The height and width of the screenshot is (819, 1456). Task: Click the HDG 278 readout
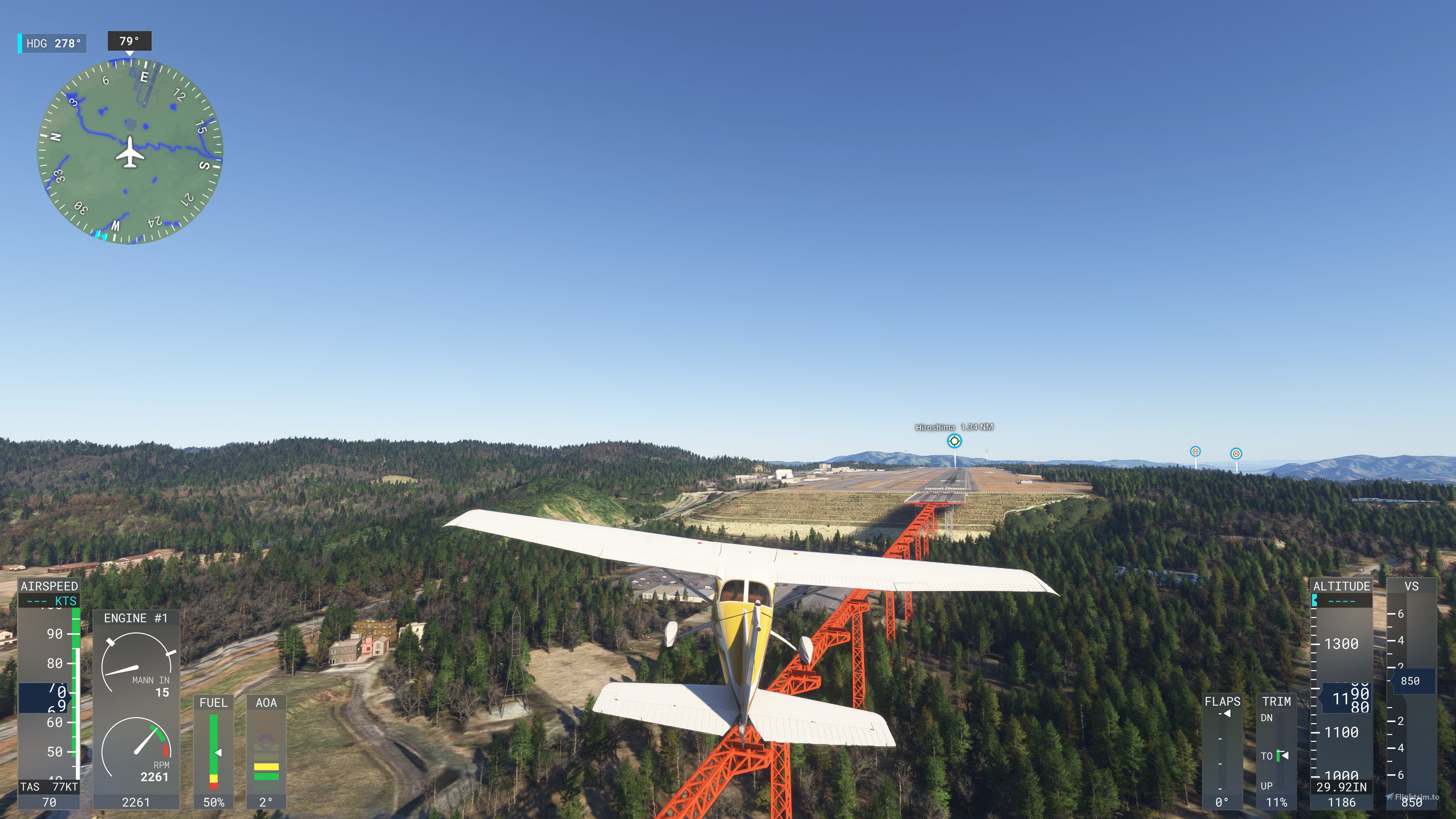click(52, 42)
